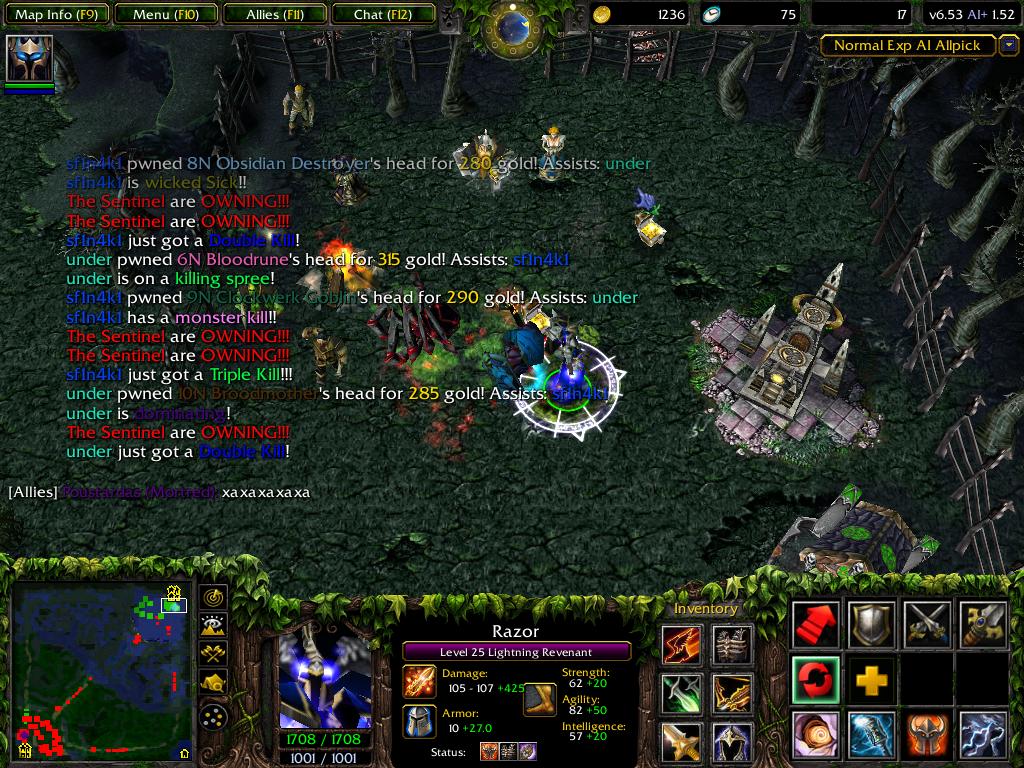1024x768 pixels.
Task: Cast the lightning storm ultimate ability
Action: pos(982,735)
